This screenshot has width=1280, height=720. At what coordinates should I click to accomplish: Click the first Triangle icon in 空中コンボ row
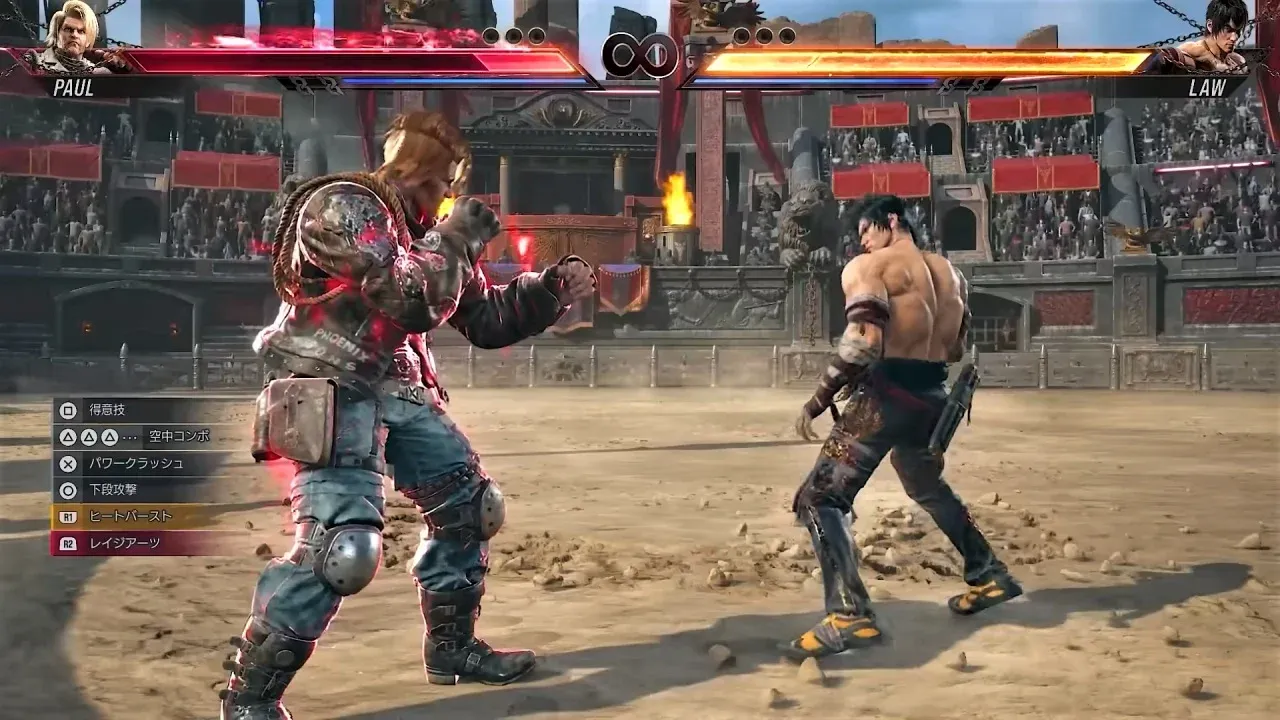pos(67,437)
